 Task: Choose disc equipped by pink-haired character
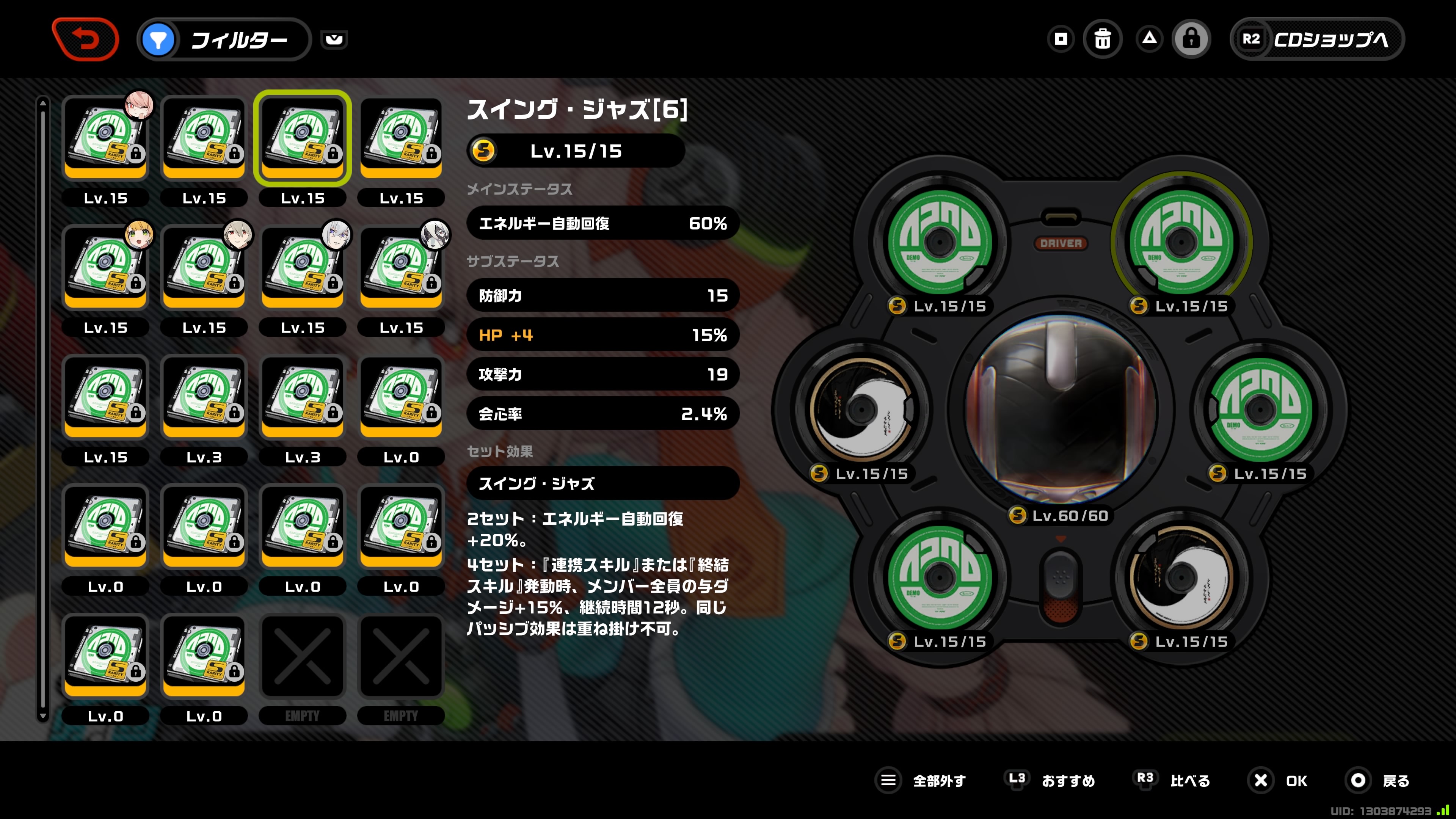click(105, 138)
